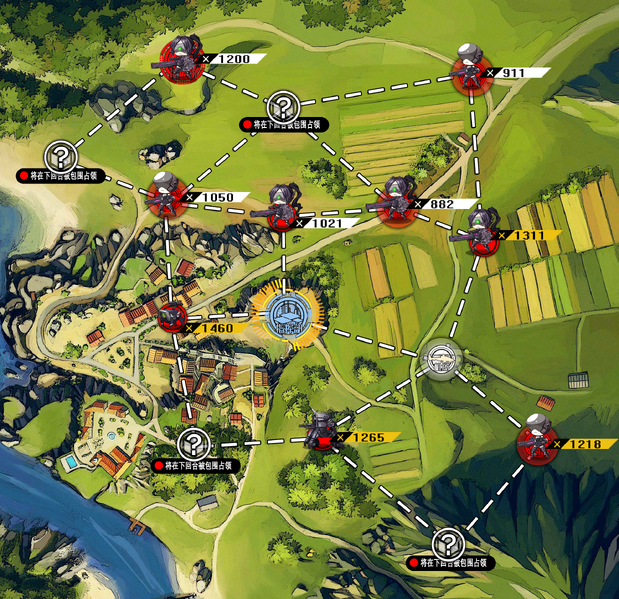Click the enemy squad rated 1021
619x599 pixels.
(283, 207)
